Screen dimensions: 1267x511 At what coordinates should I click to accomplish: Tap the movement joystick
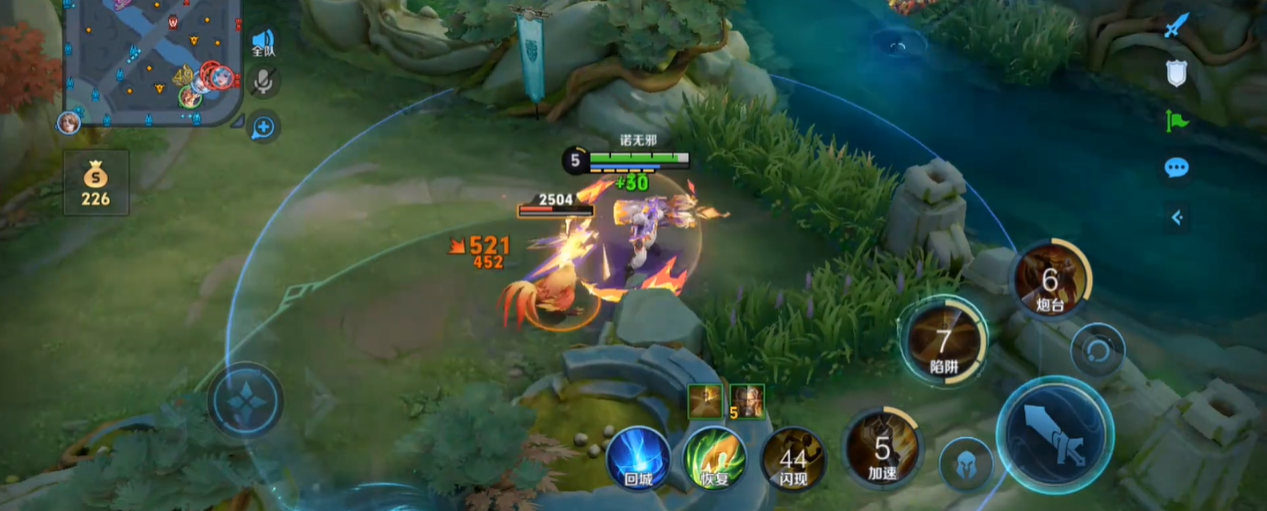(x=245, y=399)
